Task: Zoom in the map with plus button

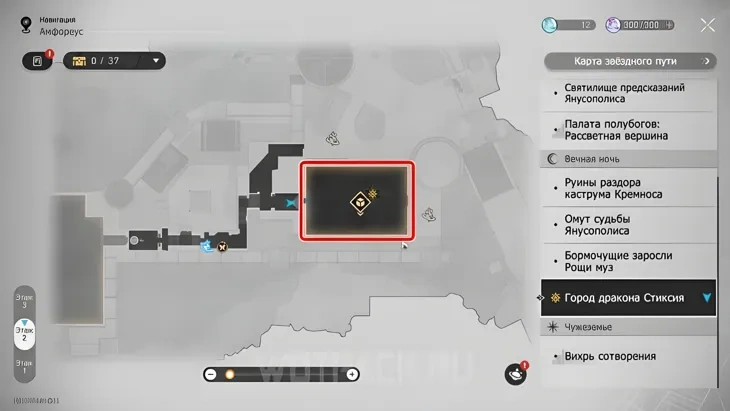Action: click(x=352, y=374)
